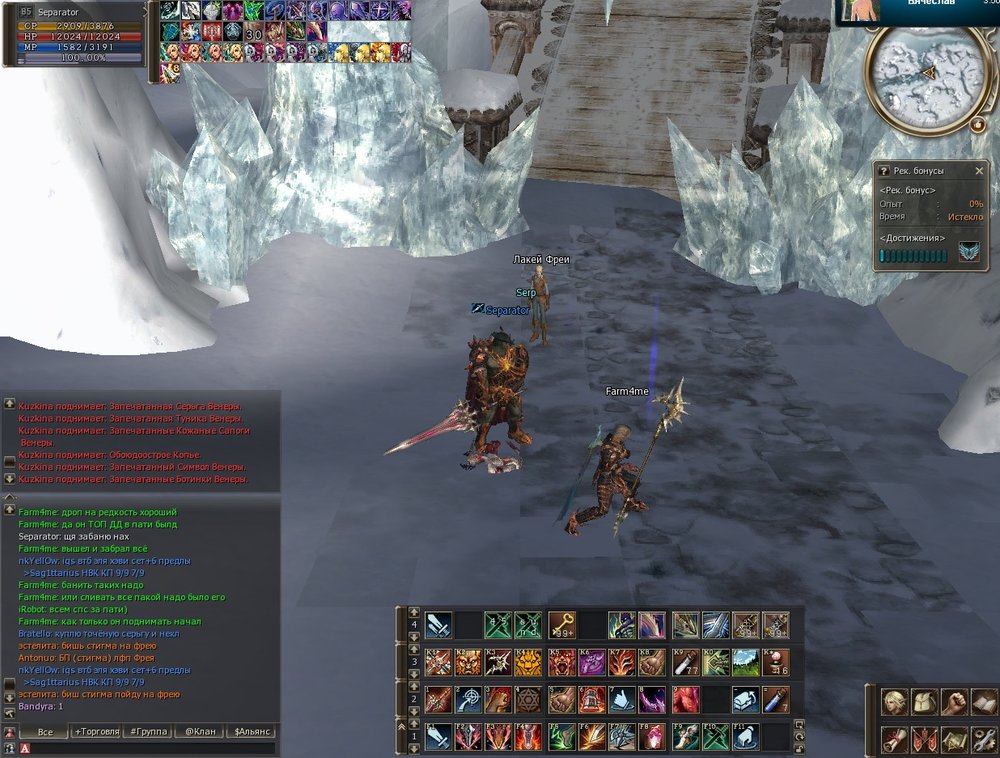Screen dimensions: 1000x758
Task: Use the blue potion with 7 count
Action: tap(776, 699)
